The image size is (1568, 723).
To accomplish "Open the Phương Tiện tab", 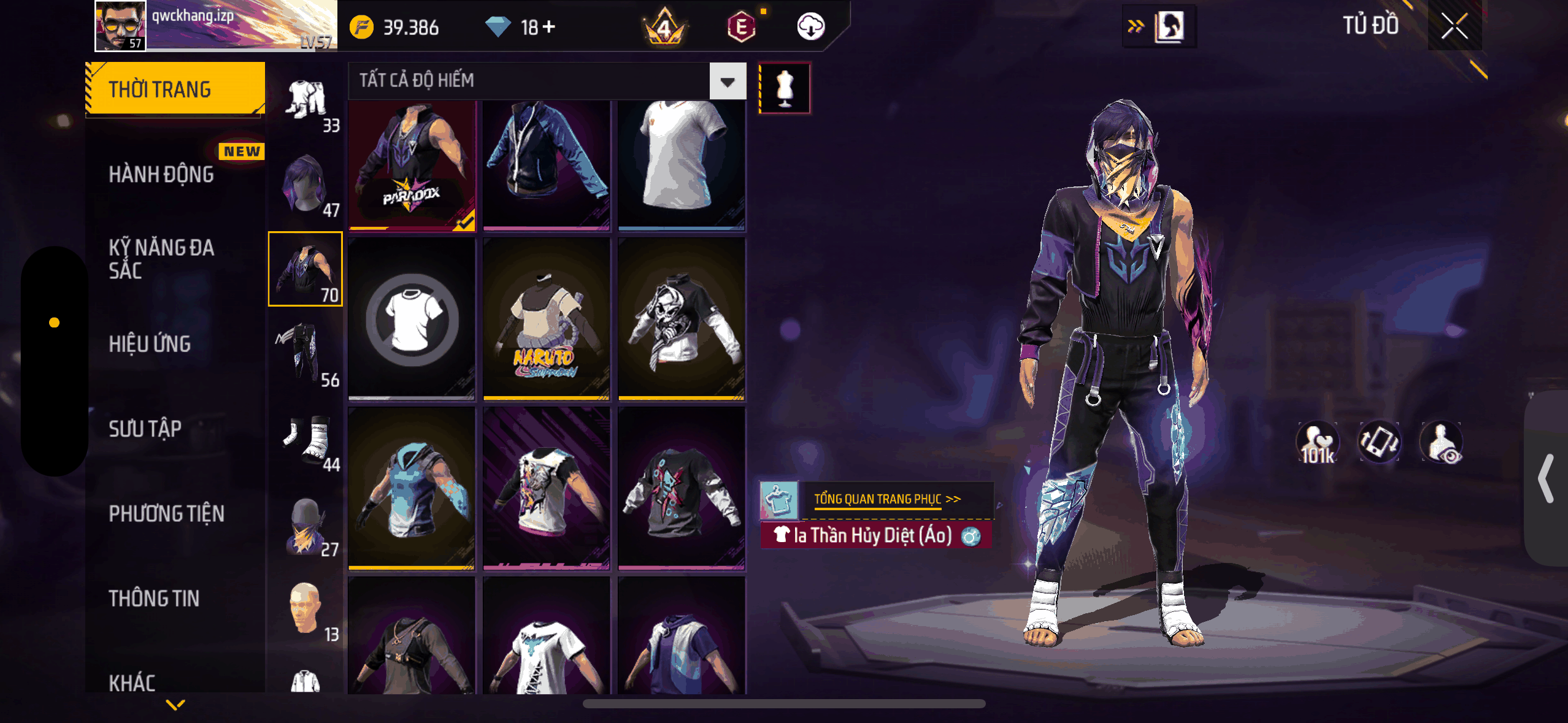I will tap(166, 514).
